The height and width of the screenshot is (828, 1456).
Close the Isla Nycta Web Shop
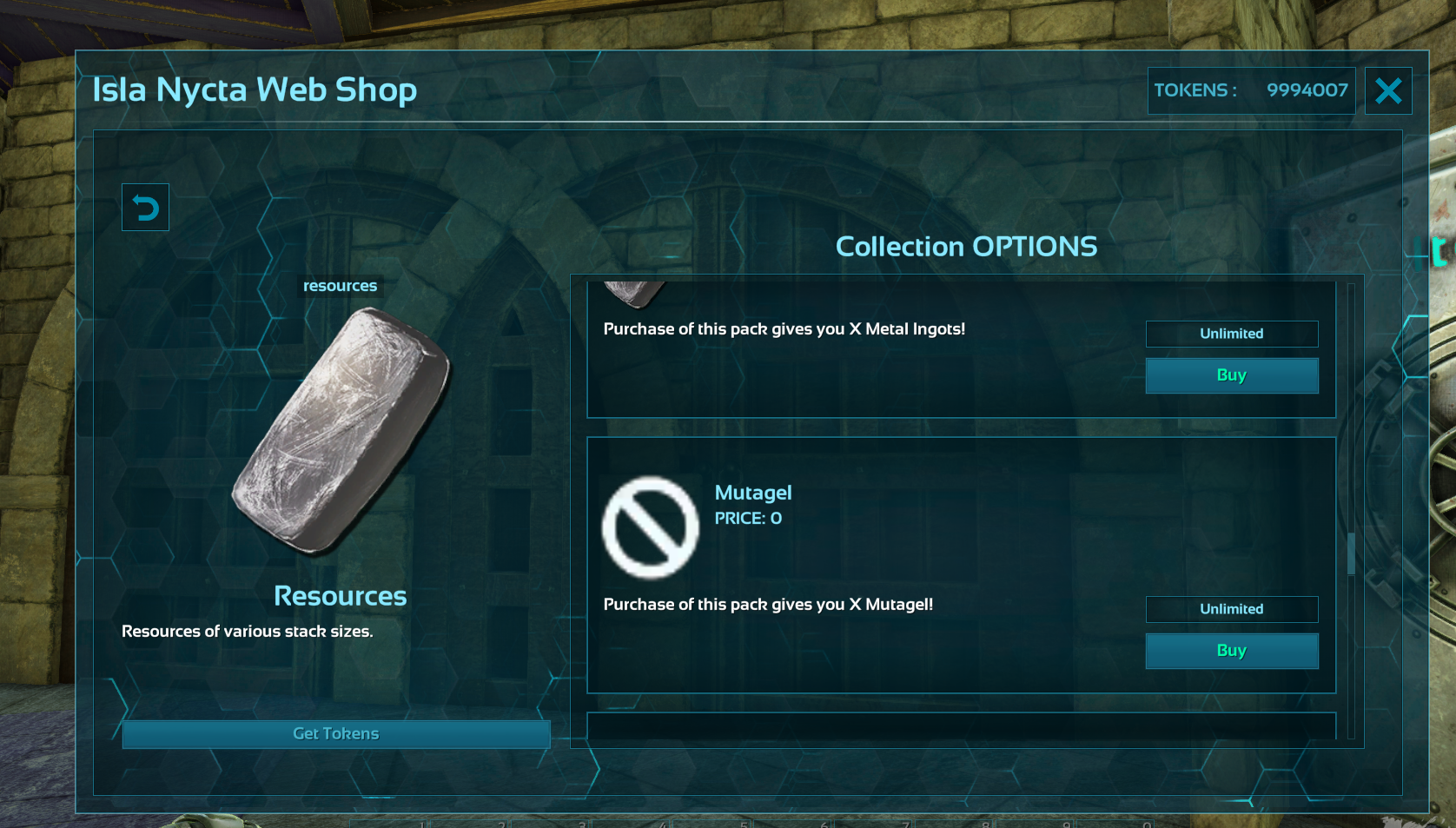(1387, 91)
